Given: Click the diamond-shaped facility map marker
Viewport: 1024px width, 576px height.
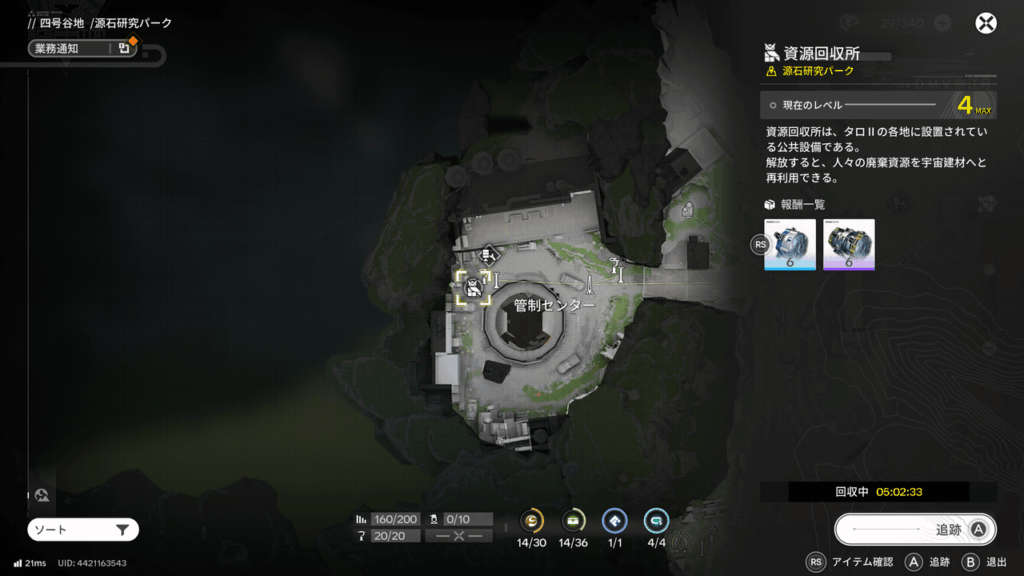Looking at the screenshot, I should pos(490,255).
